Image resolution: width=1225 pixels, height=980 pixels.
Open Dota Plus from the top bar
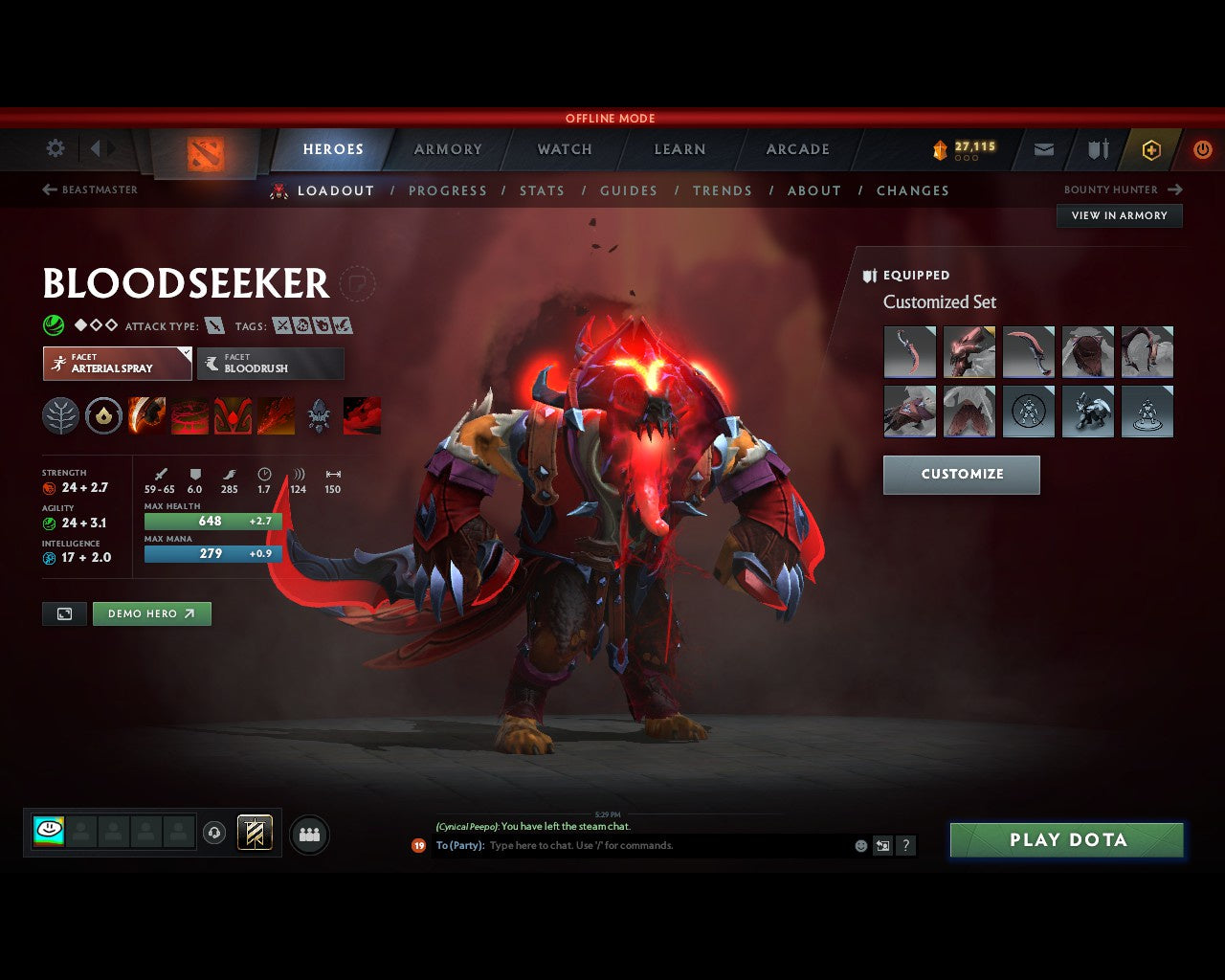[x=1151, y=149]
